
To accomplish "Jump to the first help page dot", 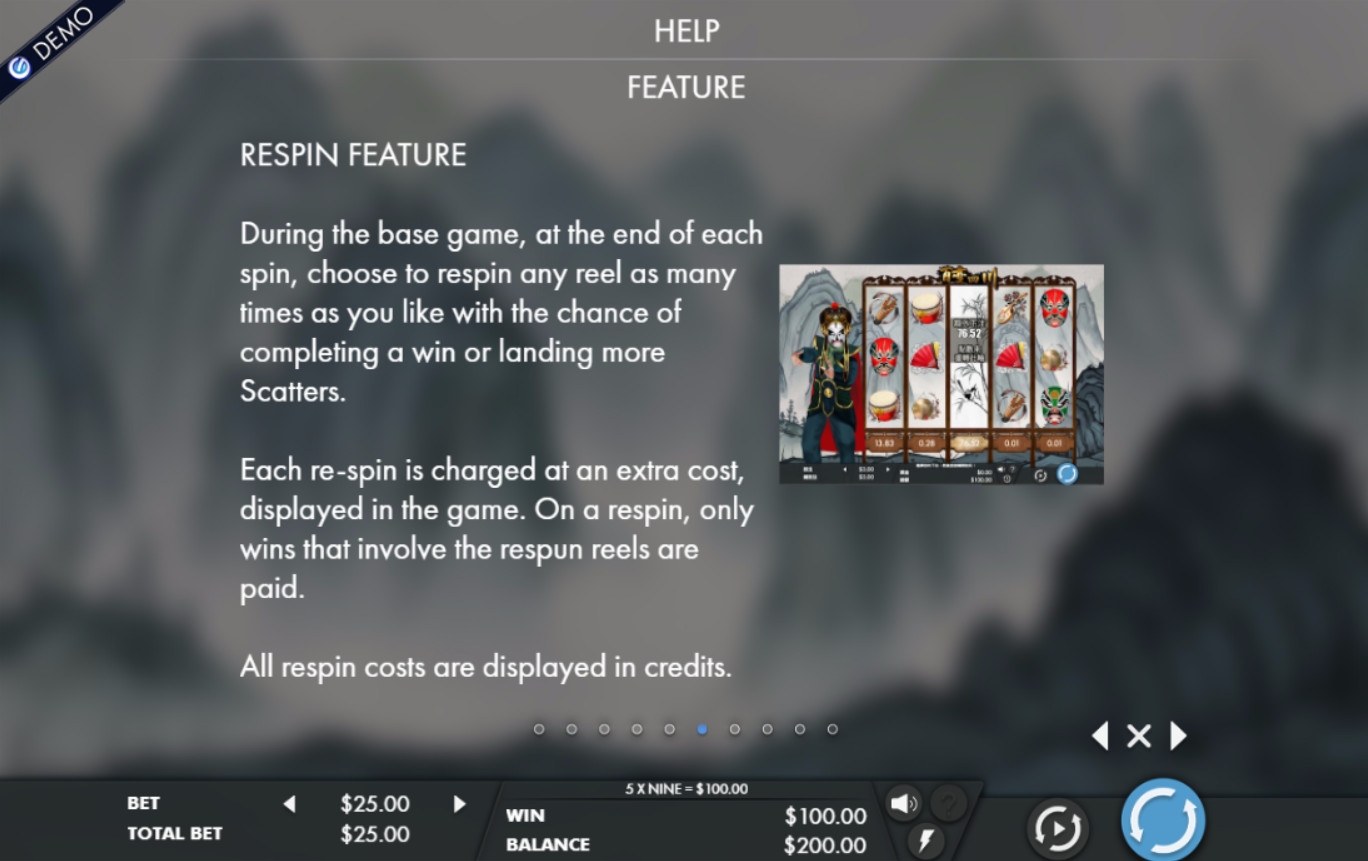I will pos(539,729).
